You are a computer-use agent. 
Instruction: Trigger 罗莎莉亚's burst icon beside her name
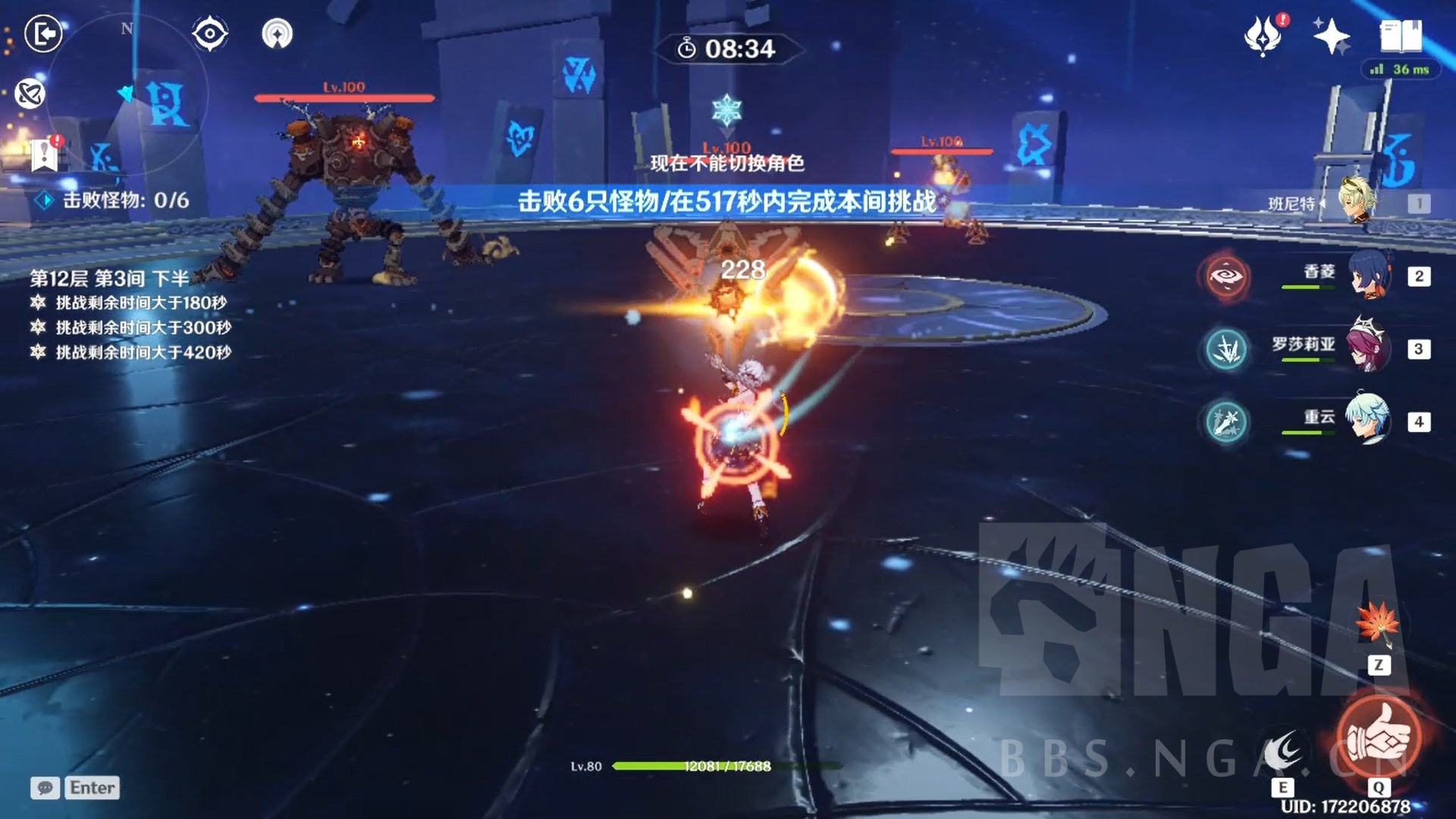(x=1225, y=349)
